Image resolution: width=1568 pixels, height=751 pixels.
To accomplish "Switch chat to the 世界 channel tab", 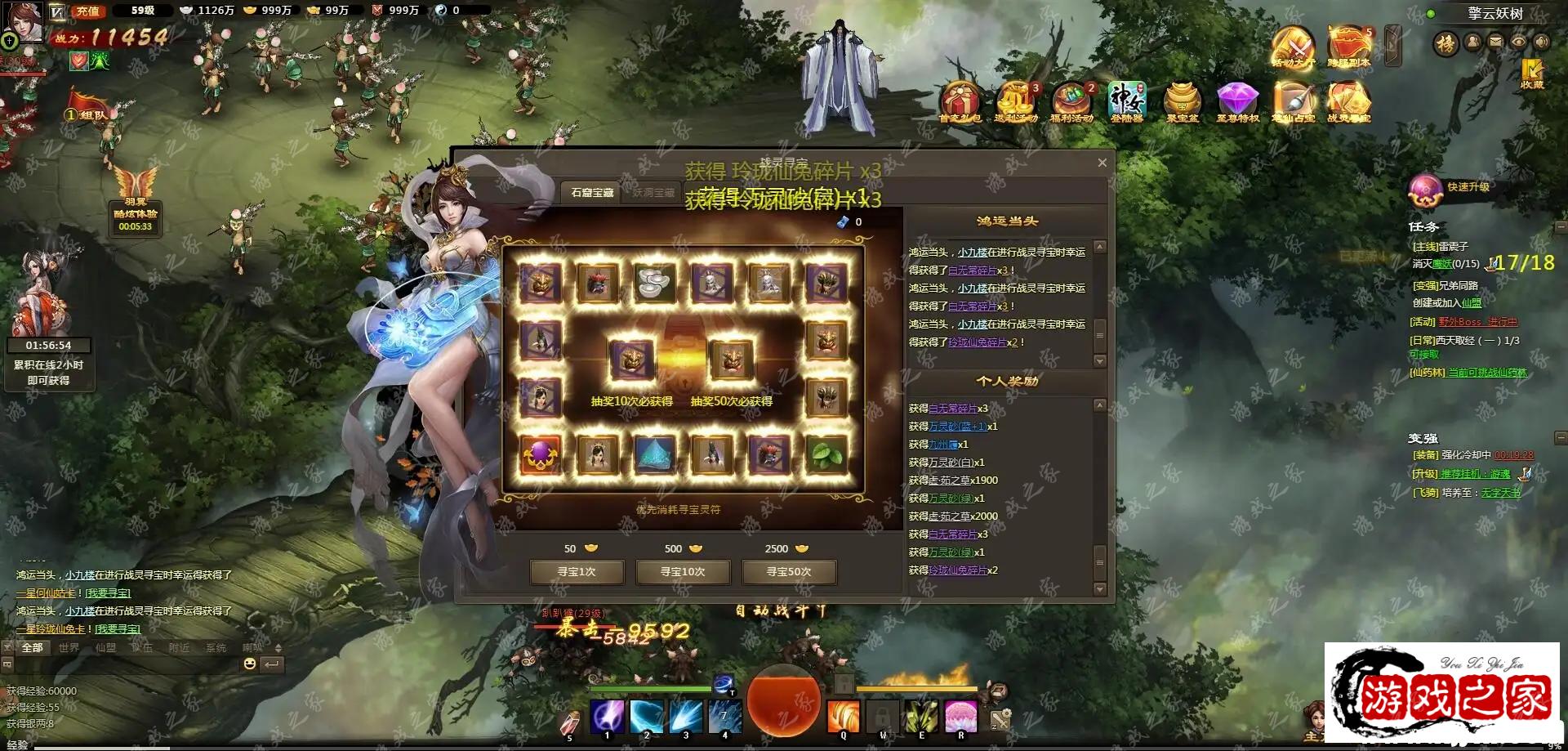I will tap(69, 648).
